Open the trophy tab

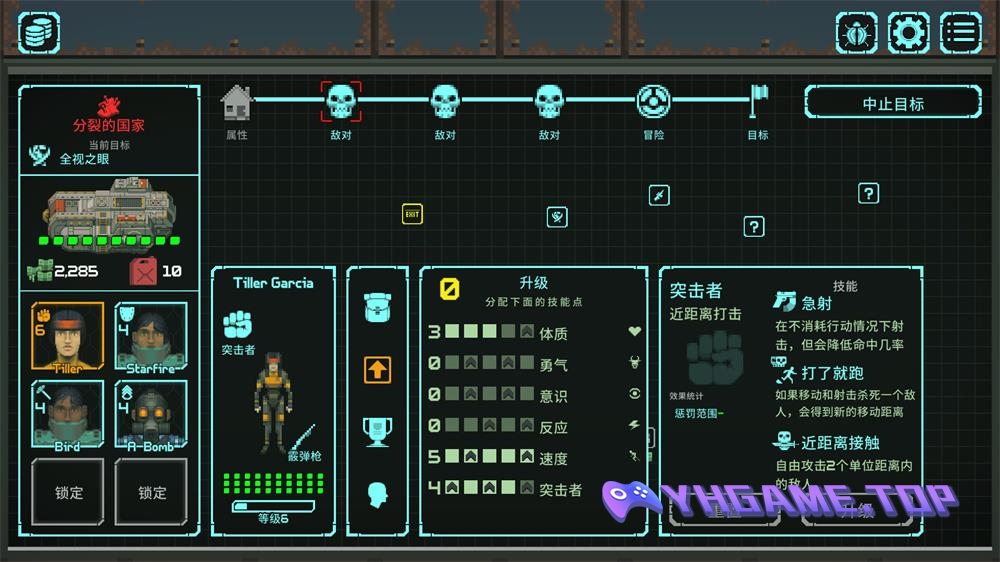tap(377, 431)
